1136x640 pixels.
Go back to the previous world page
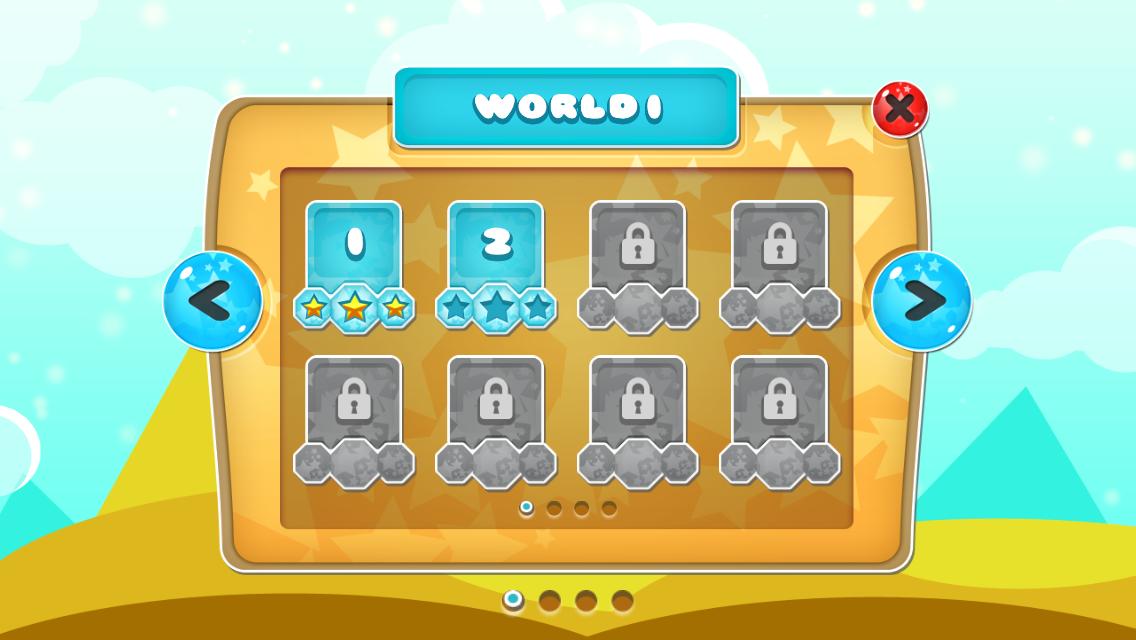tap(213, 301)
